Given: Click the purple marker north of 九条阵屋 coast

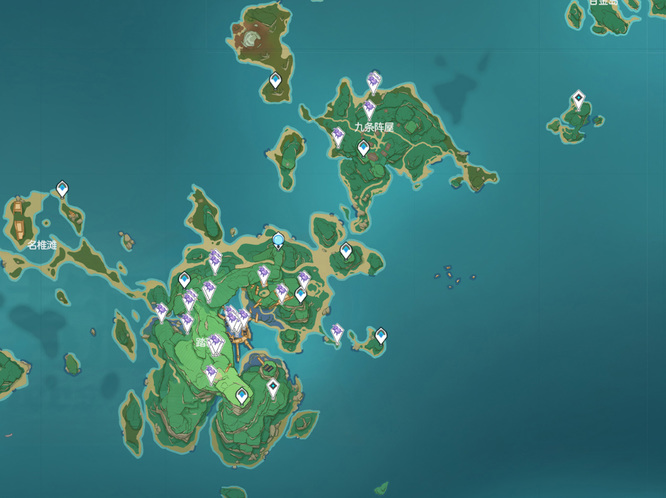Looking at the screenshot, I should click(373, 80).
